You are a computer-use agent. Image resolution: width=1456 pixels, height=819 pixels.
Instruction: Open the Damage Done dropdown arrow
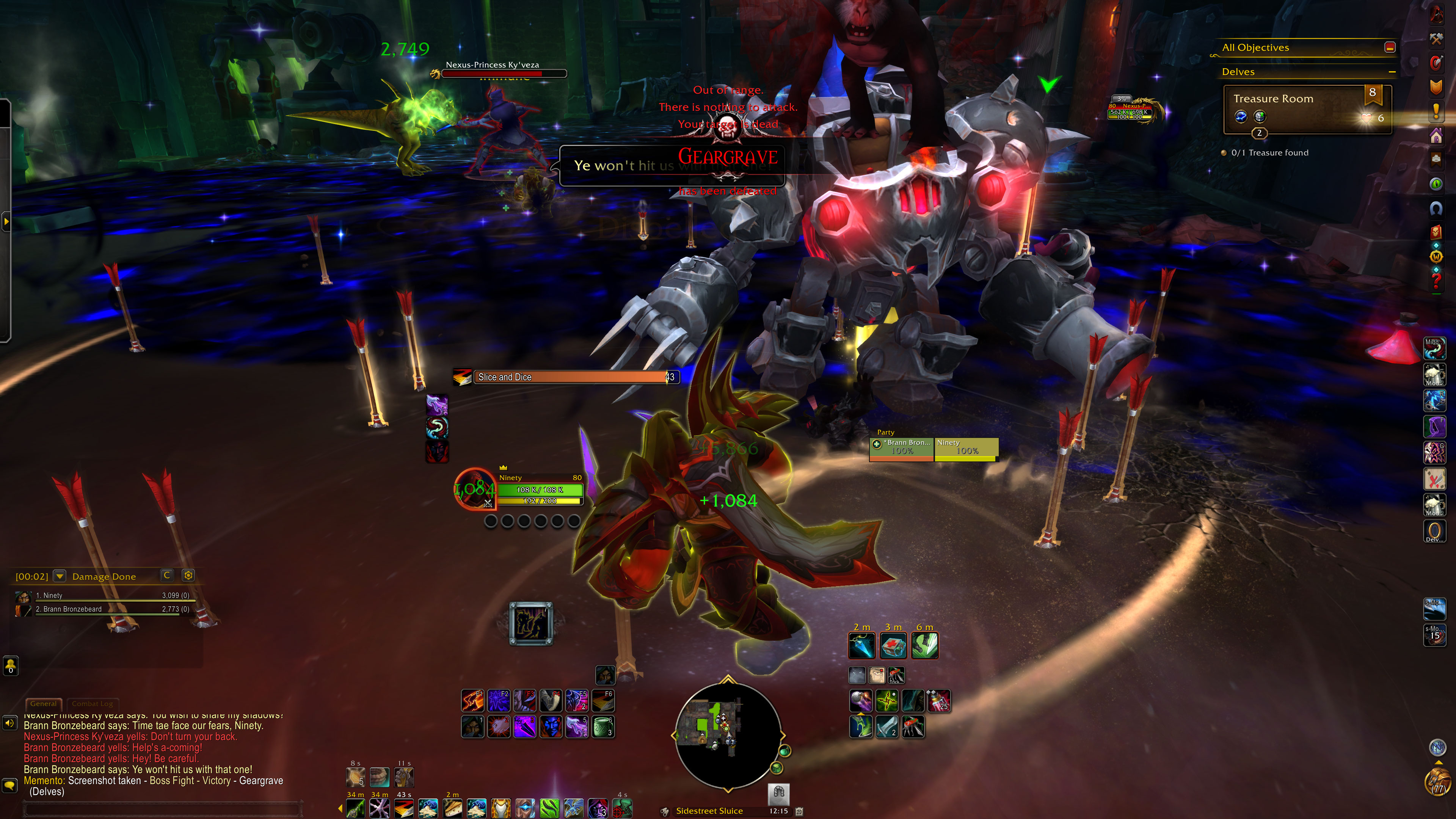[59, 576]
